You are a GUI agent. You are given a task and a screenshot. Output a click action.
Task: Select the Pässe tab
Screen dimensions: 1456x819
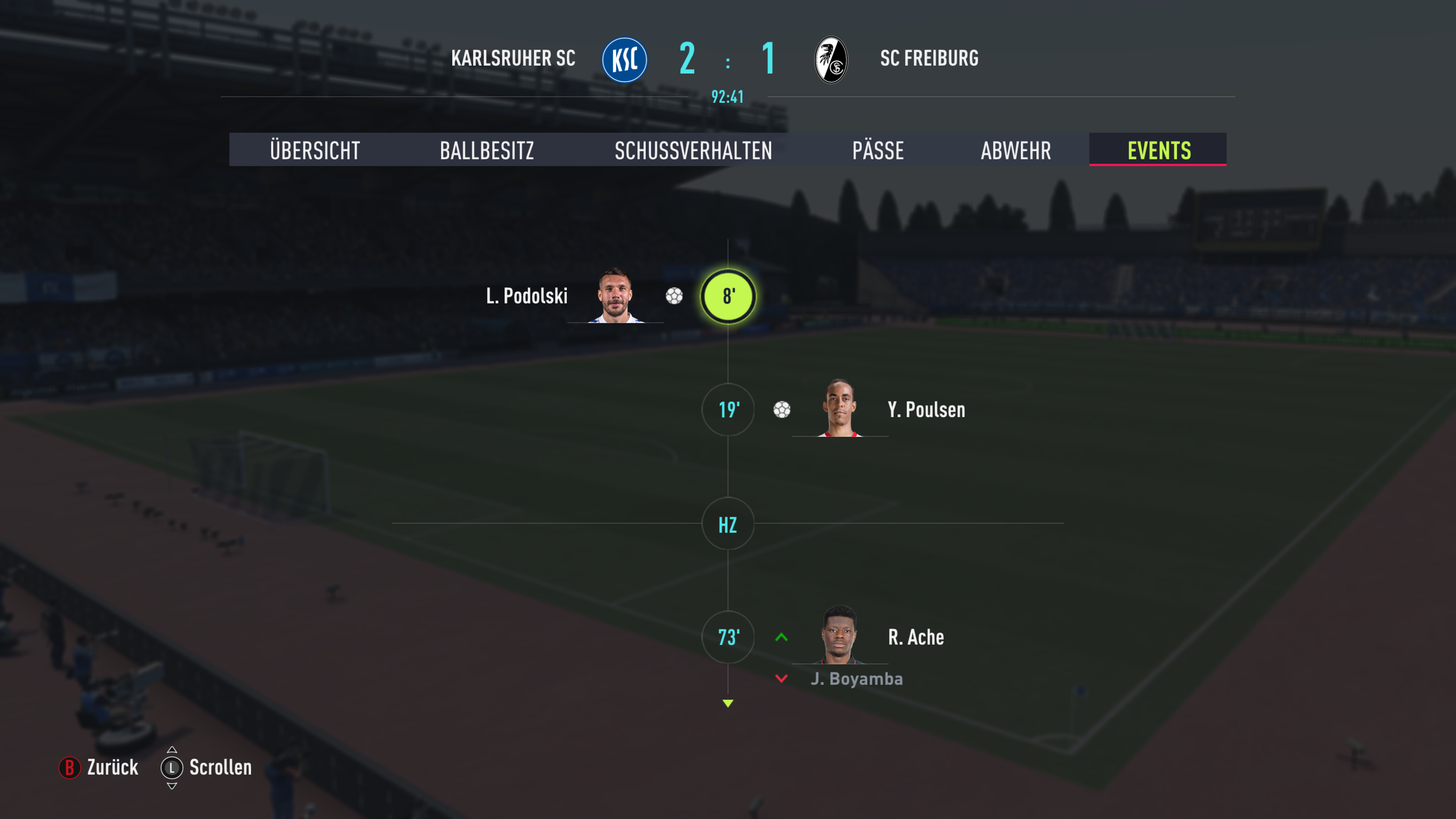pyautogui.click(x=878, y=151)
